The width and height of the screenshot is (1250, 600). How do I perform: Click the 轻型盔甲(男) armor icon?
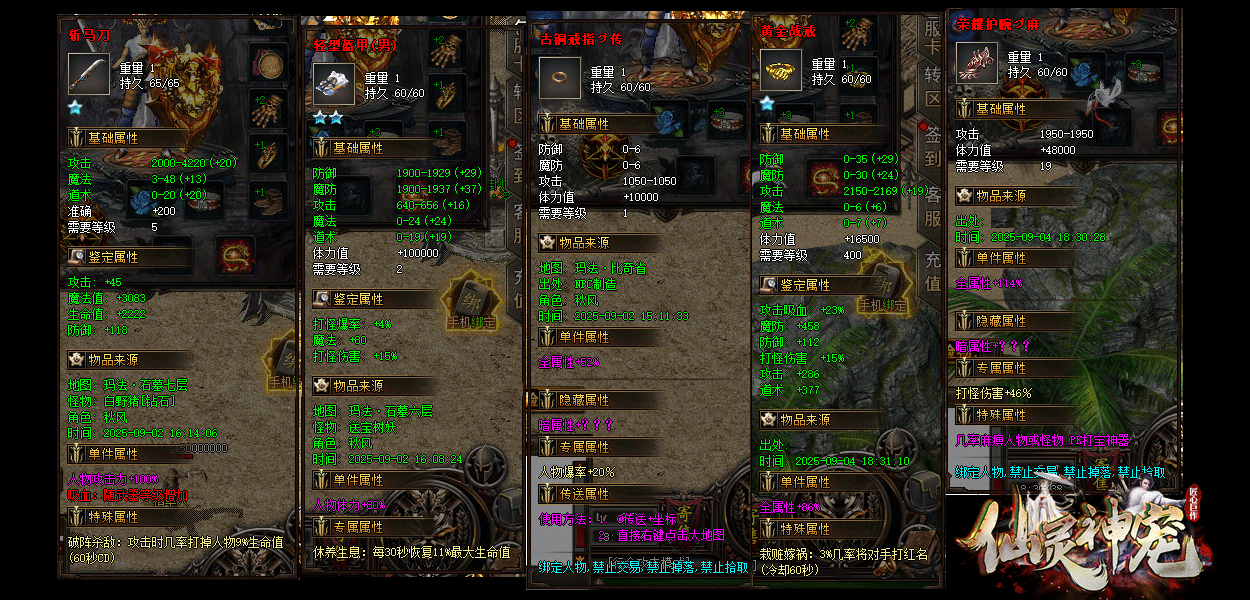(x=333, y=84)
